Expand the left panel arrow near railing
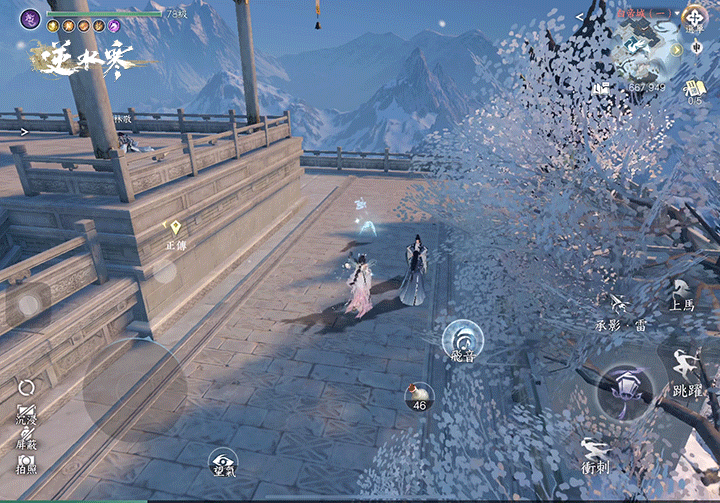This screenshot has height=503, width=720. pos(25,130)
